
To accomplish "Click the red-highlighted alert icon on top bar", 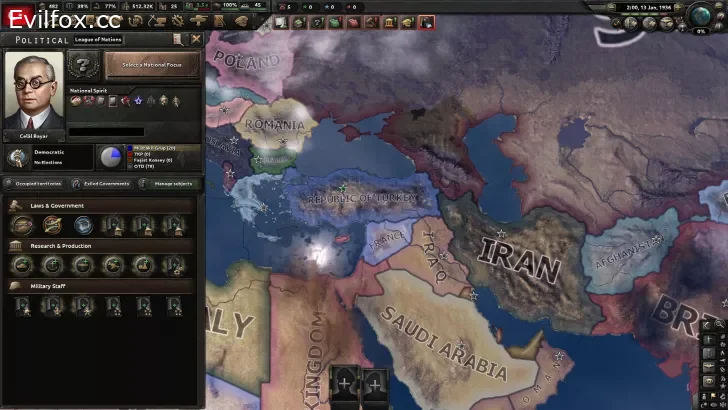I will click(427, 22).
